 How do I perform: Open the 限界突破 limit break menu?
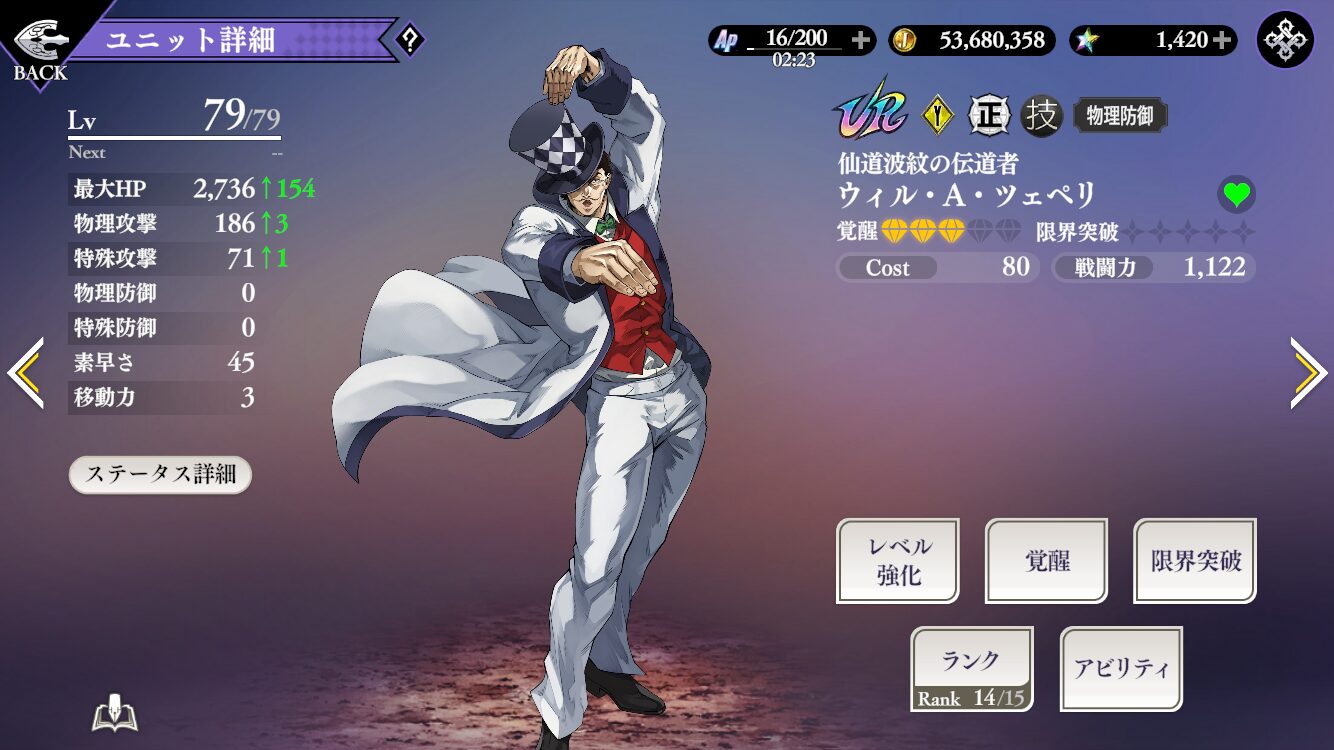[1195, 561]
